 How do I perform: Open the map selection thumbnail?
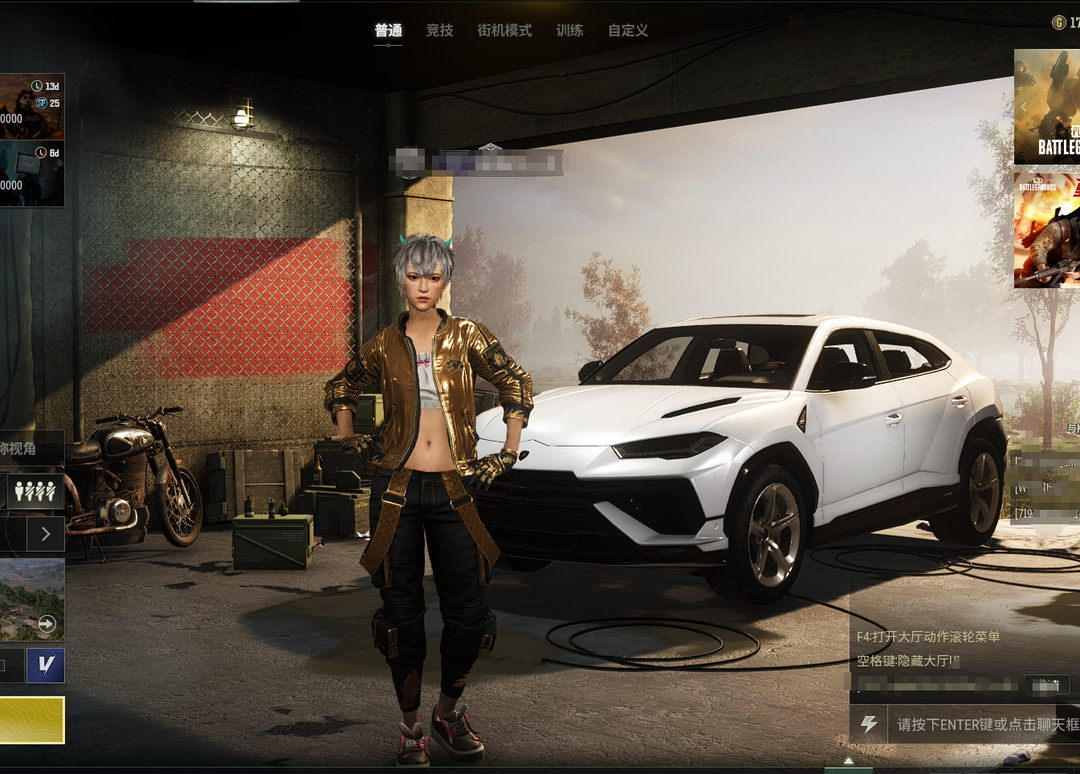click(32, 599)
